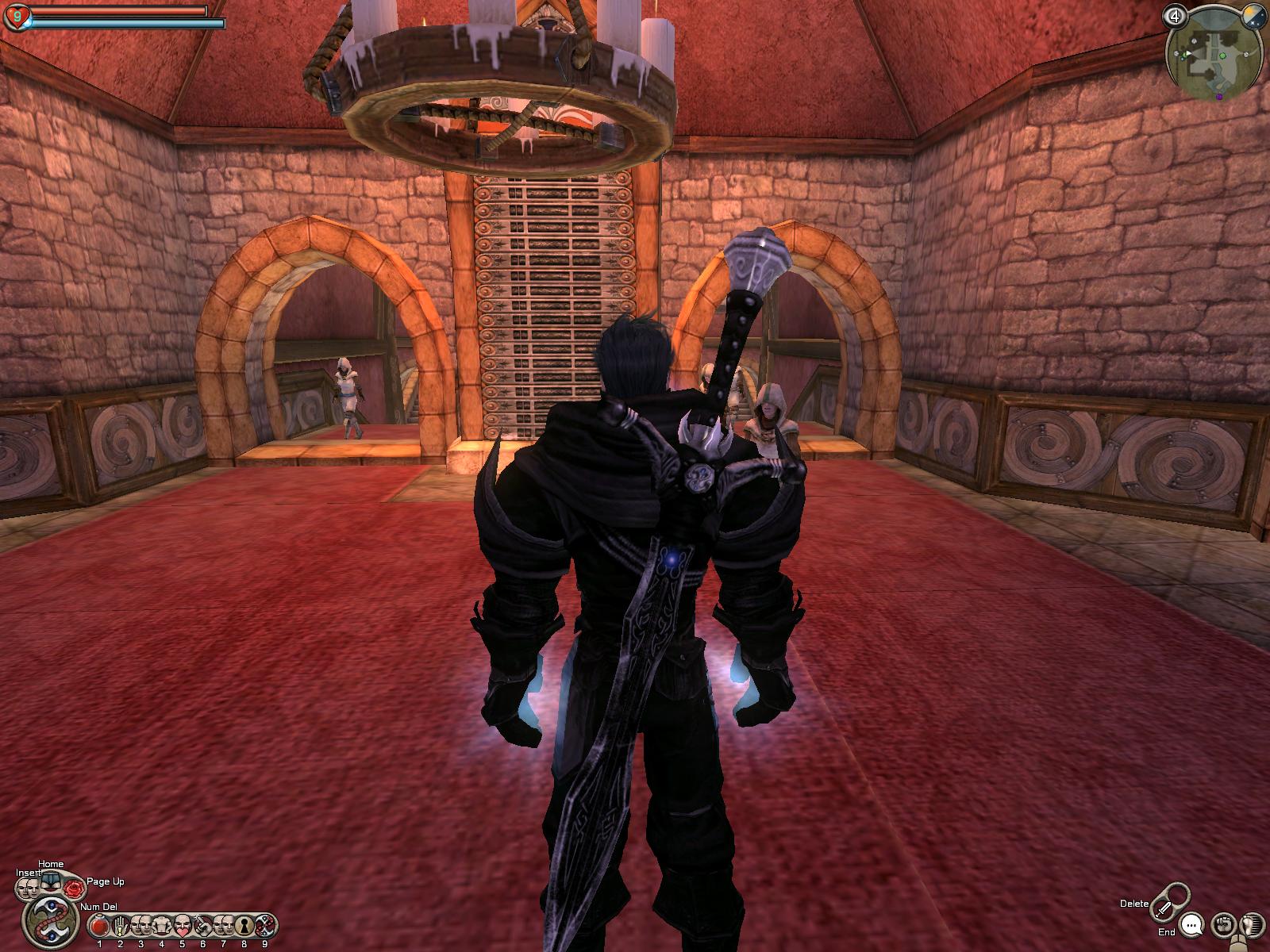Pick the keyhole icon in slot 8

click(244, 925)
